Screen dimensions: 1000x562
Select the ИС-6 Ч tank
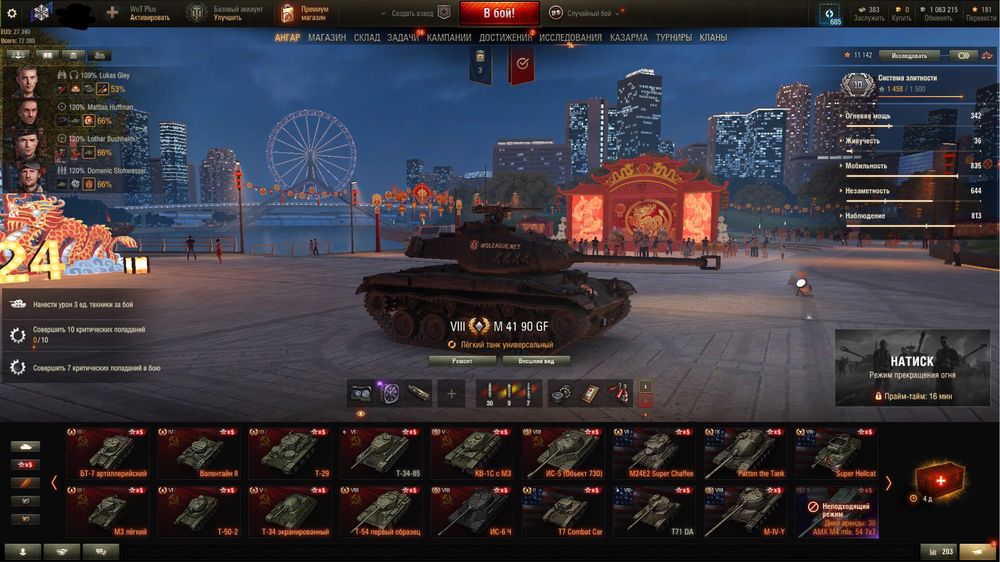pos(473,510)
